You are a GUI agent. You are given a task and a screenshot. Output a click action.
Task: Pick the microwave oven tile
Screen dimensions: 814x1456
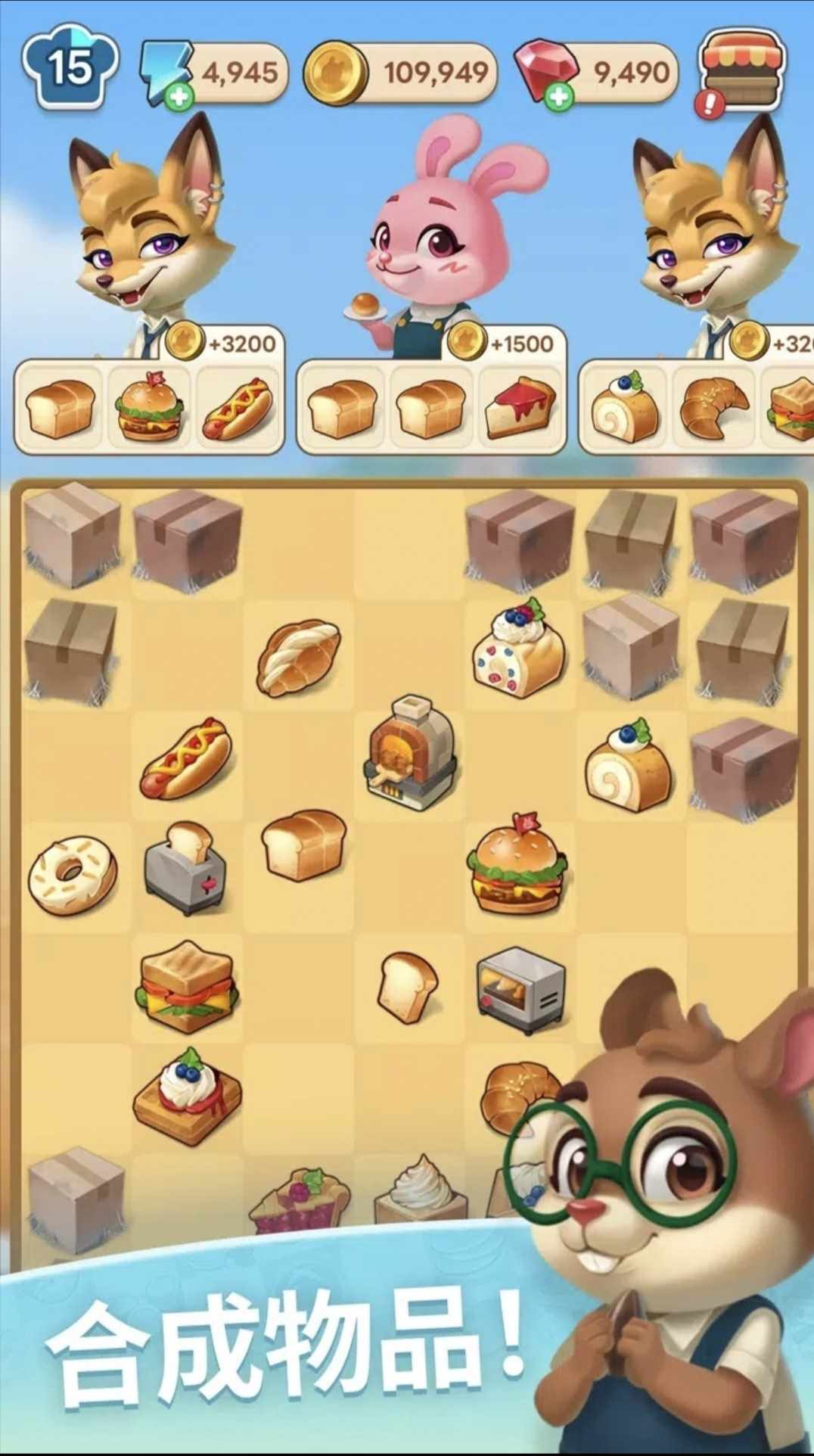(x=520, y=989)
